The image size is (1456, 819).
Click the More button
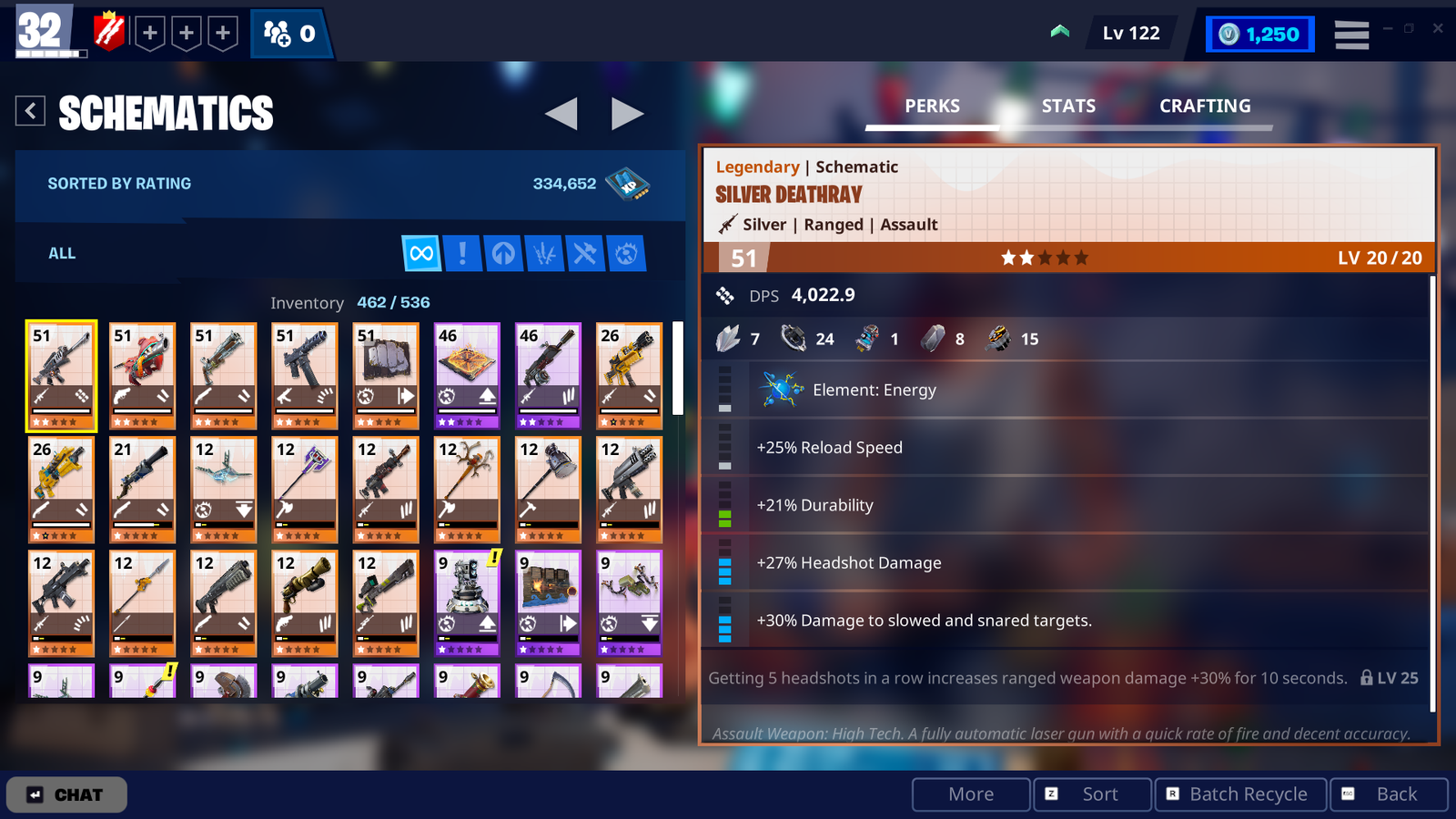tap(971, 794)
